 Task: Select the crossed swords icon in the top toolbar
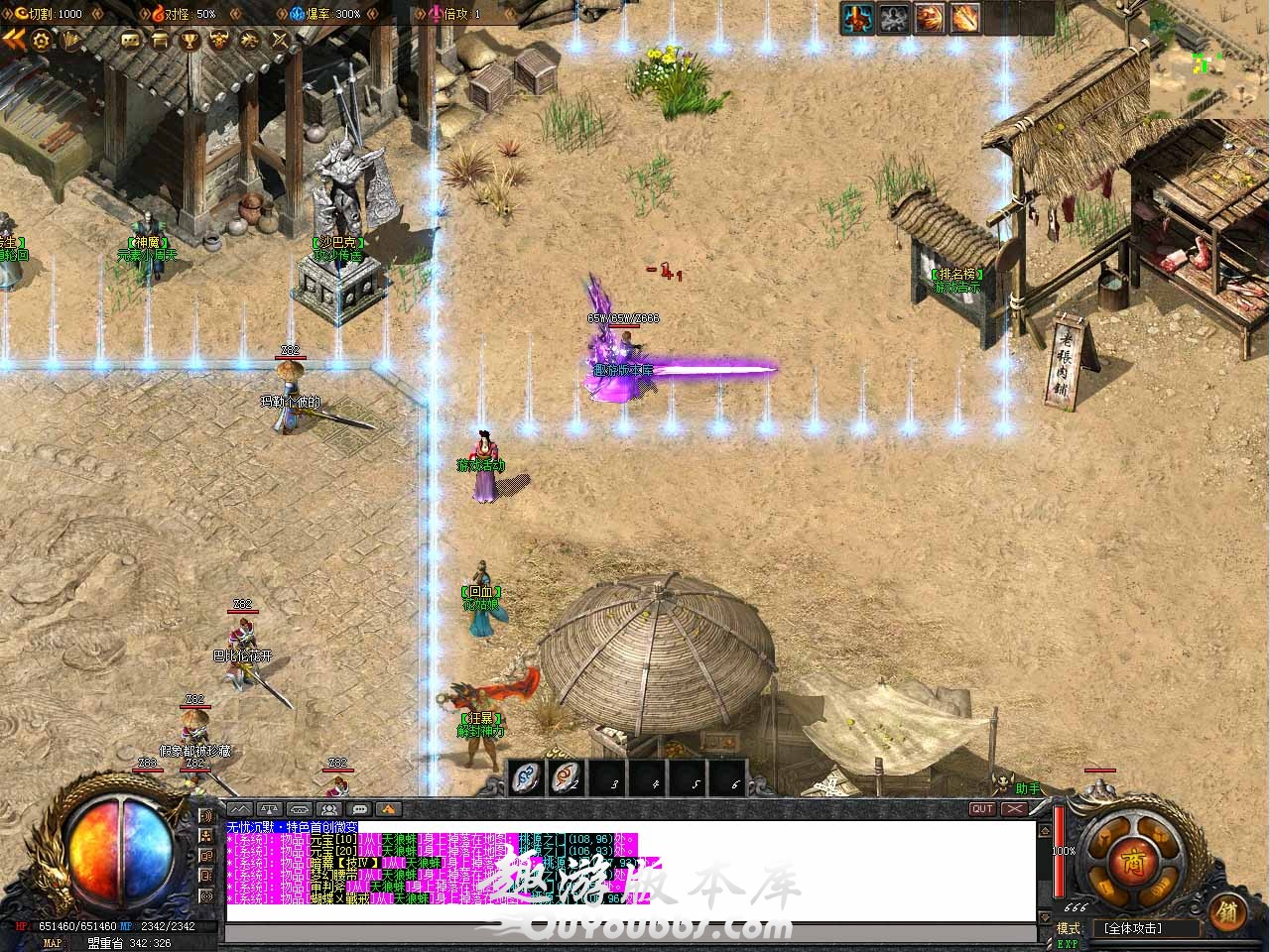coord(280,41)
